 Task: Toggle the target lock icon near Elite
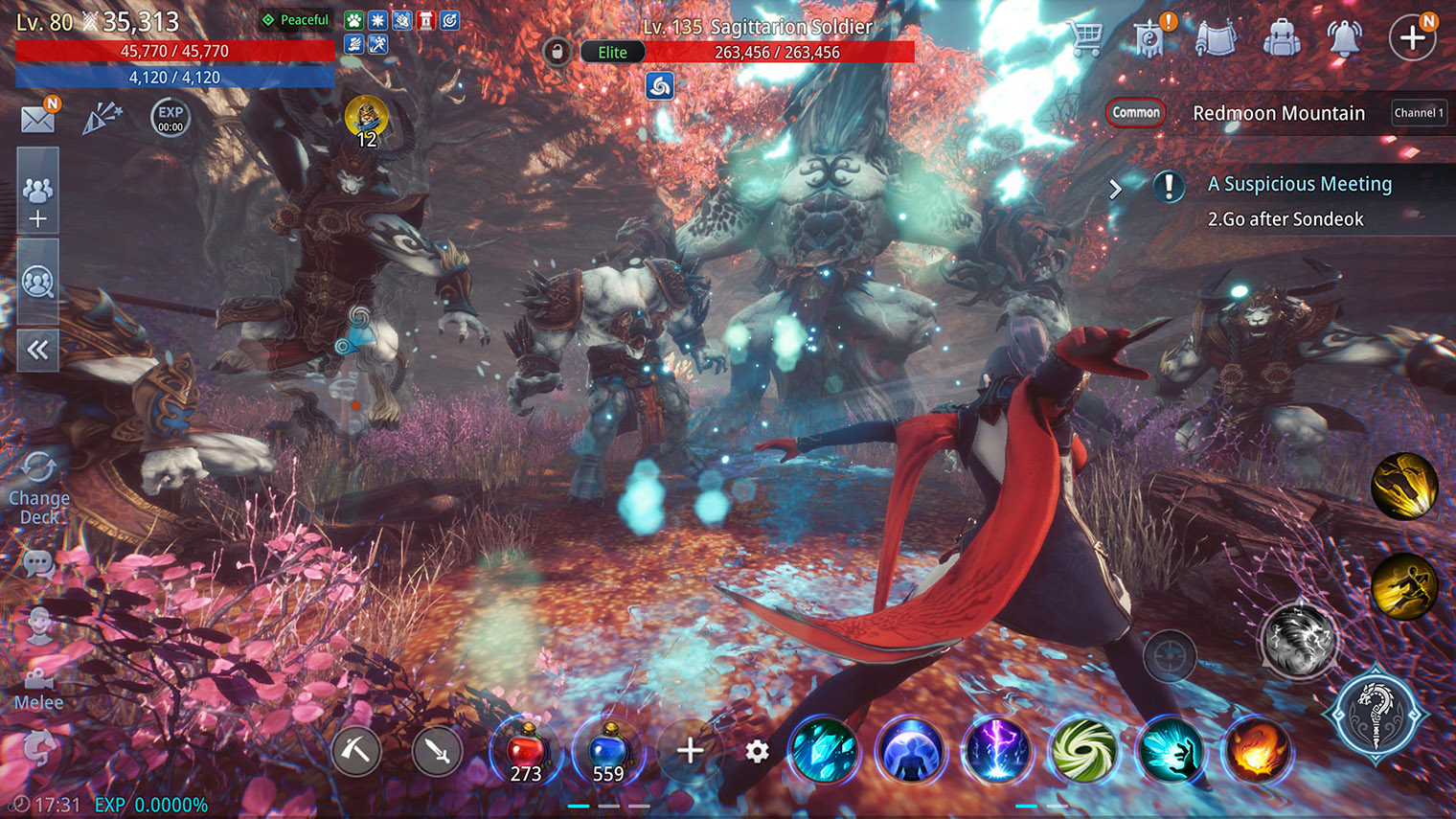557,52
